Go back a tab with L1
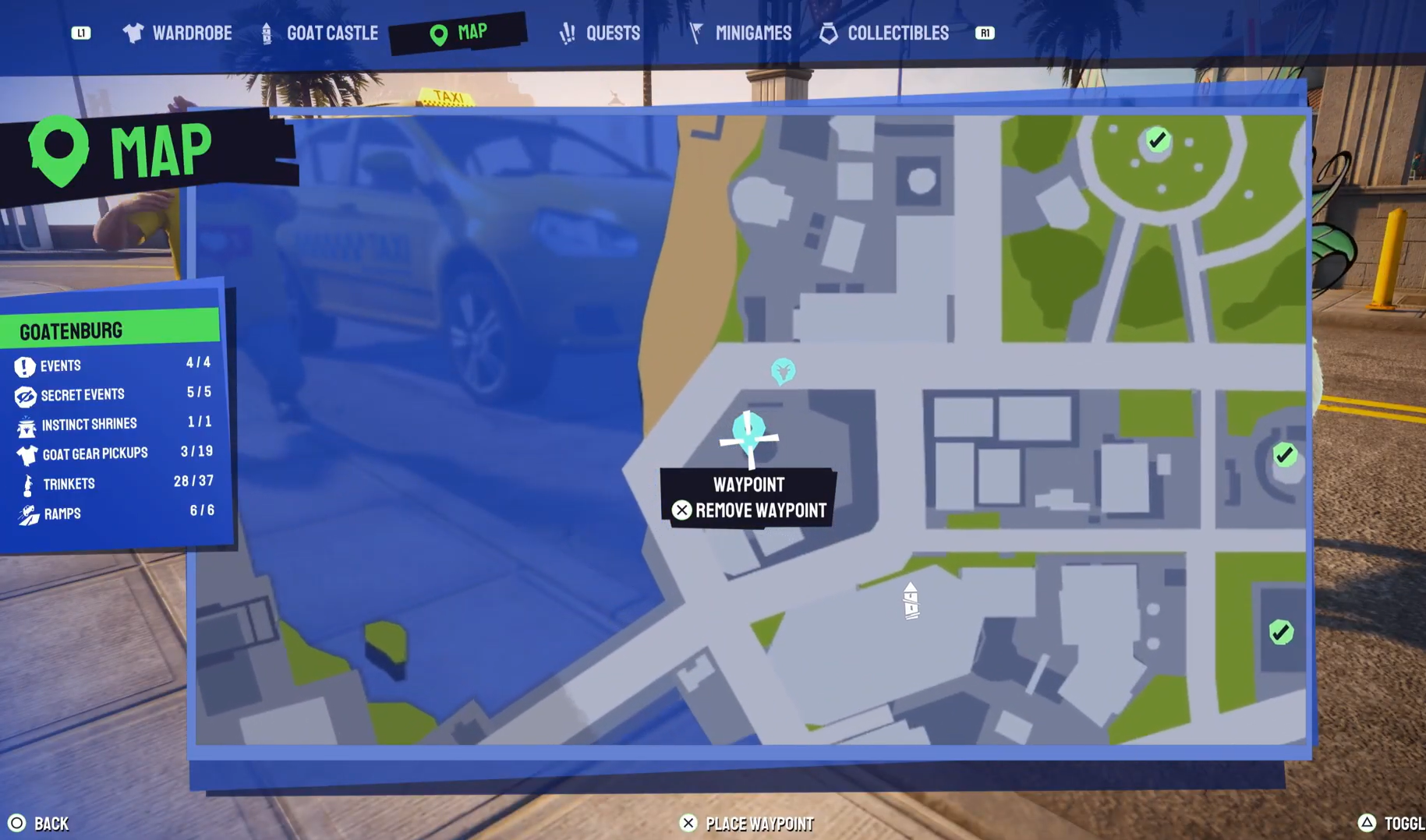This screenshot has height=840, width=1426. pos(80,33)
